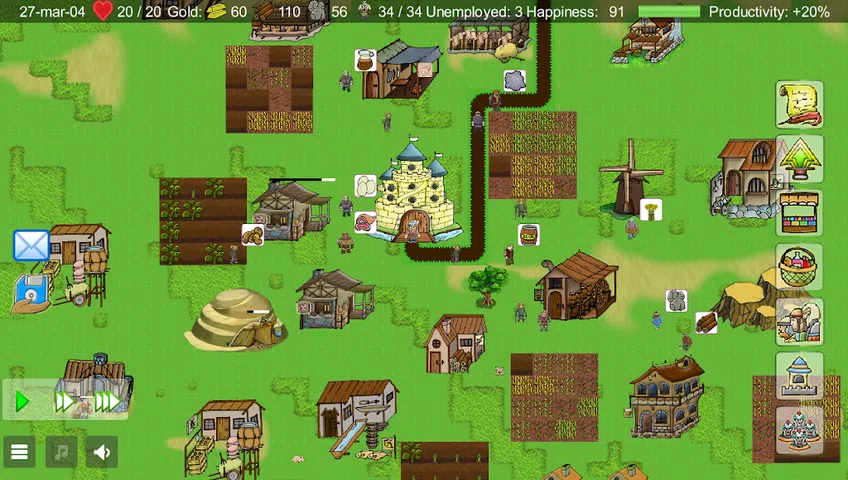The width and height of the screenshot is (848, 480).
Task: Open the stone tower building menu
Action: [x=799, y=376]
